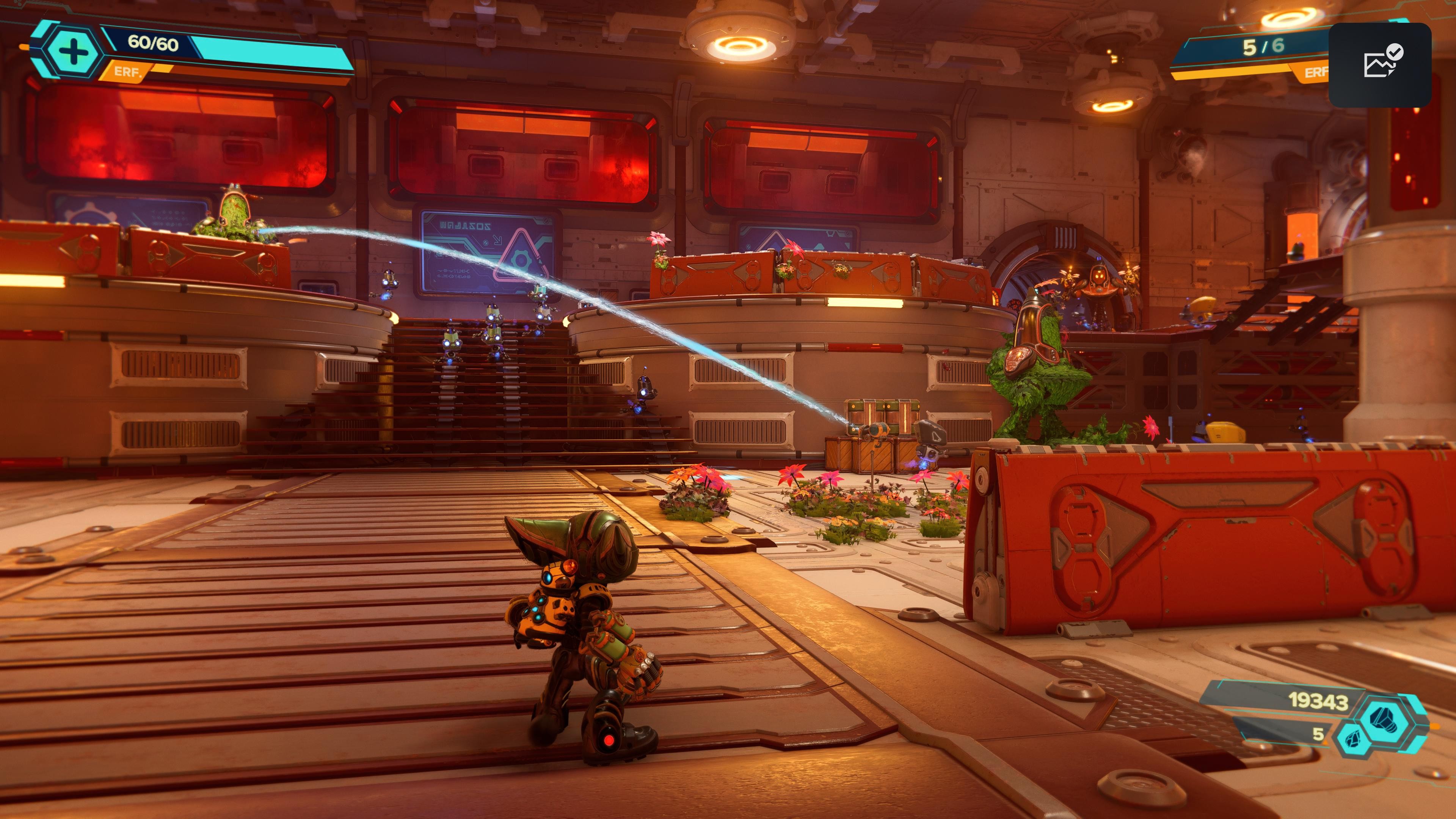1456x819 pixels.
Task: Open the screenshot saved notification
Action: coord(1380,64)
